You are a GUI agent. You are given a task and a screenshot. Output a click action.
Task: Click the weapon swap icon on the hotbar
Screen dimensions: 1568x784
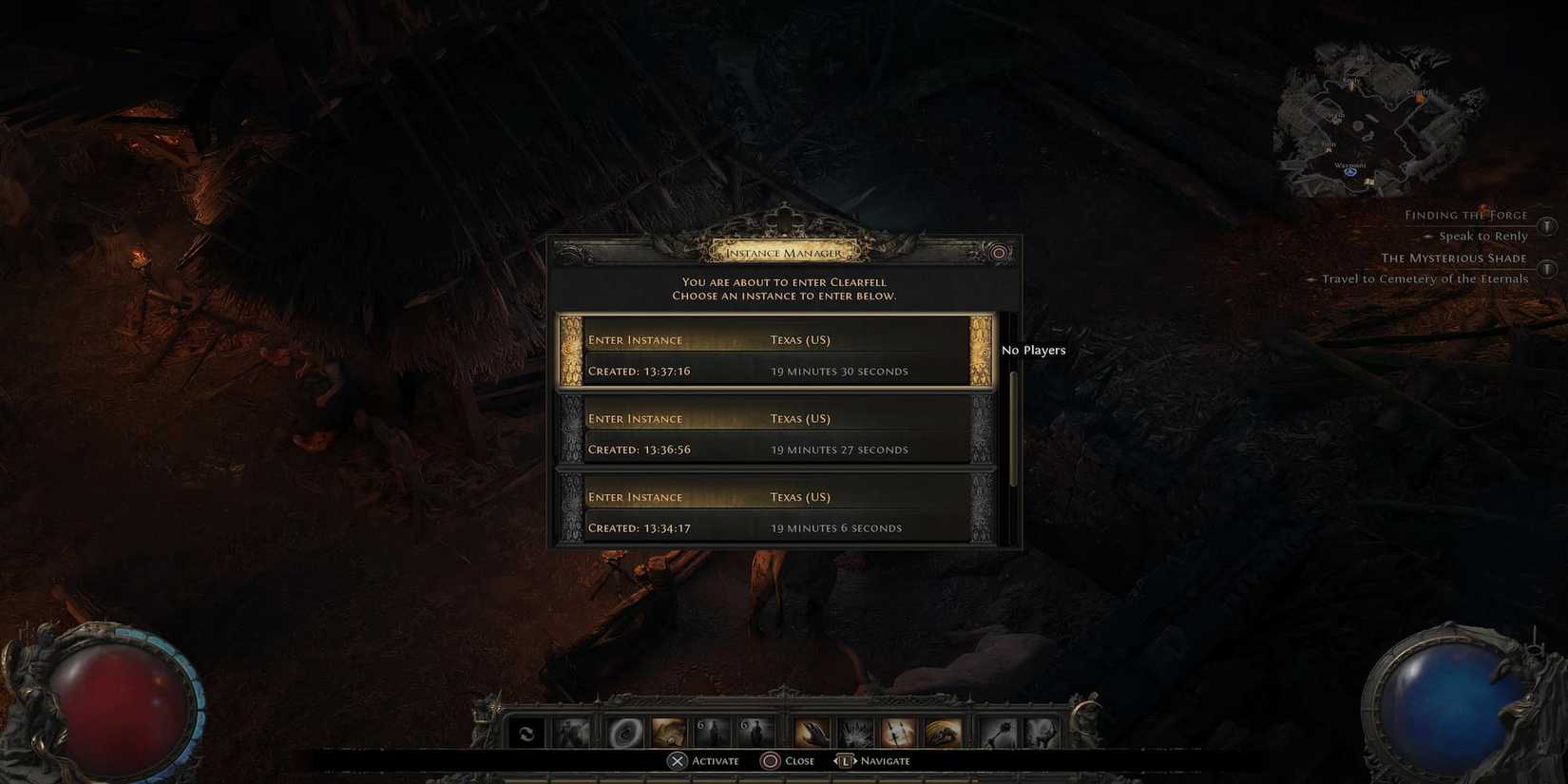tap(526, 732)
